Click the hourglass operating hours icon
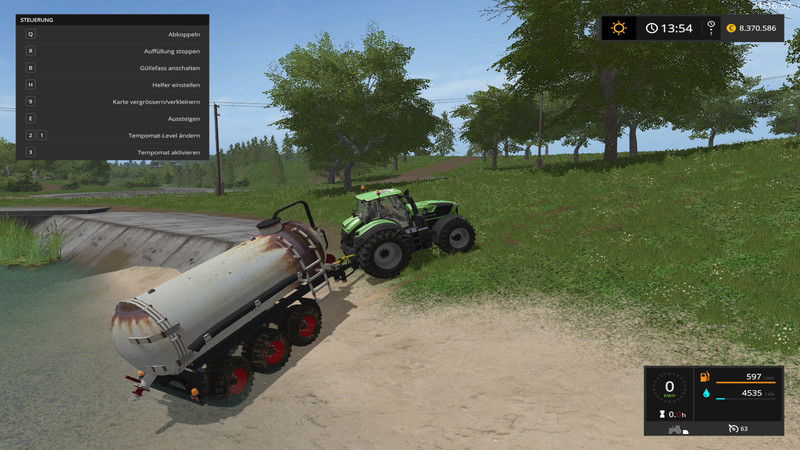The height and width of the screenshot is (450, 800). [660, 413]
